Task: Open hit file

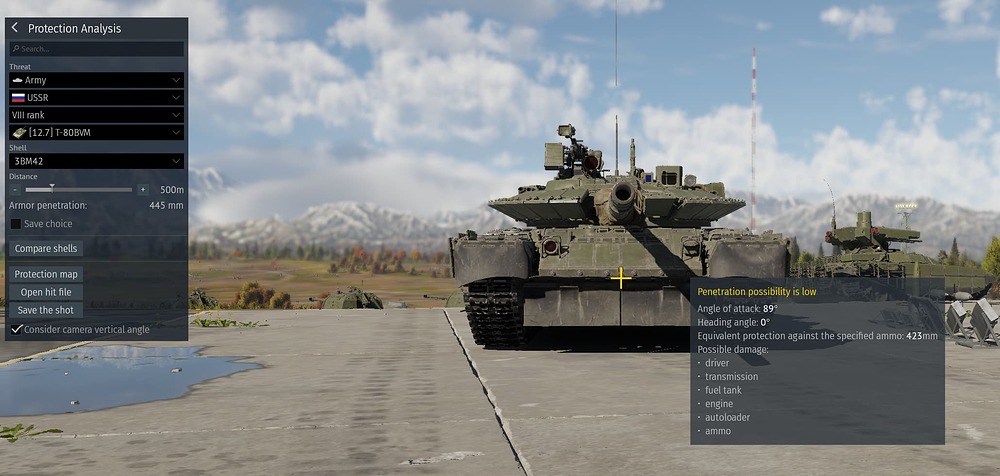Action: click(x=47, y=292)
